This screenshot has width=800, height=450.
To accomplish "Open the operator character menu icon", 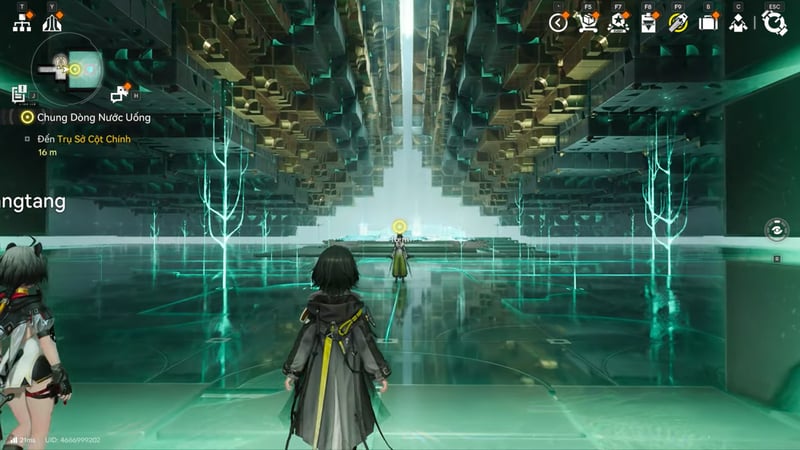I will pos(738,23).
